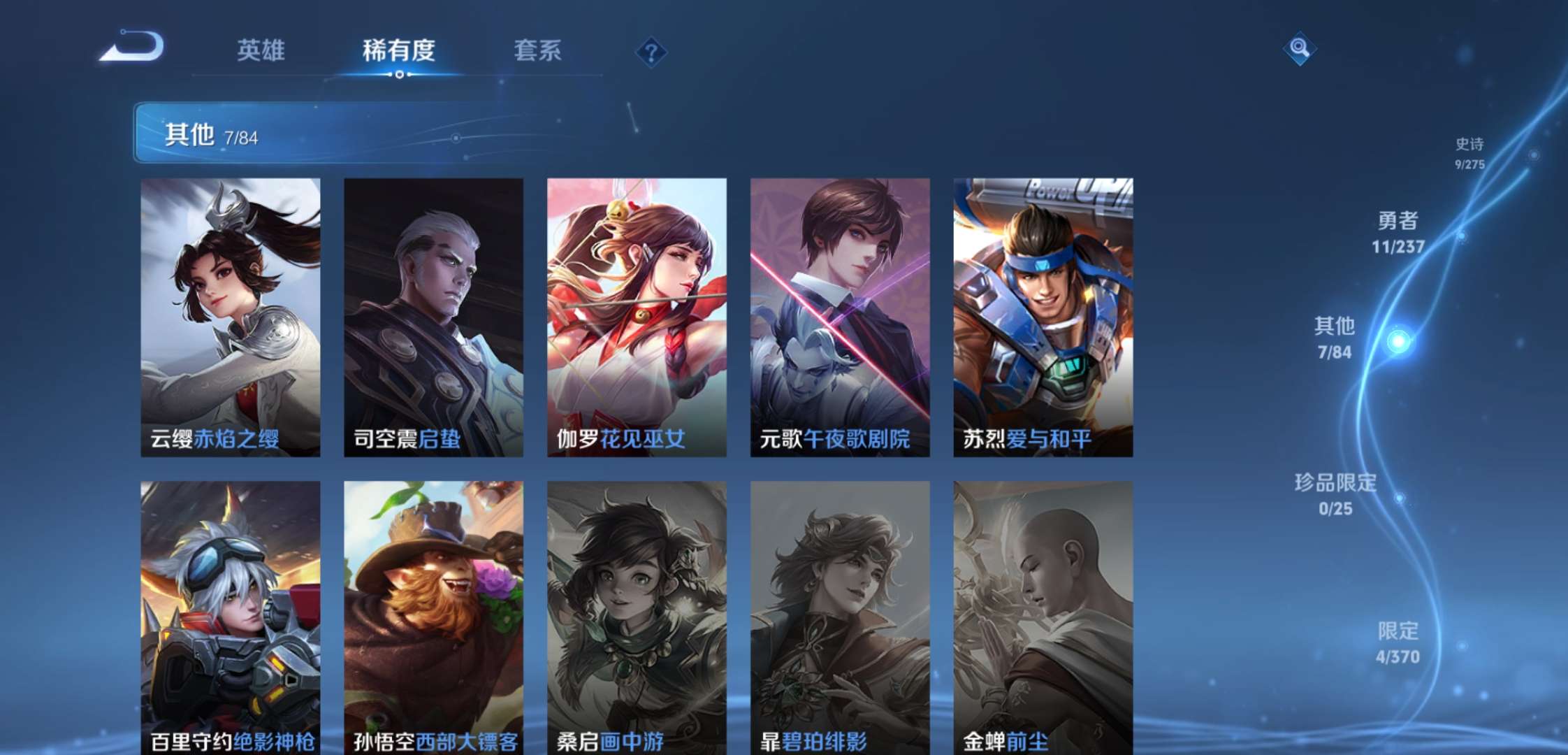Open the 元歌 午夜歌剧院 skin
The image size is (1568, 755).
click(x=841, y=315)
